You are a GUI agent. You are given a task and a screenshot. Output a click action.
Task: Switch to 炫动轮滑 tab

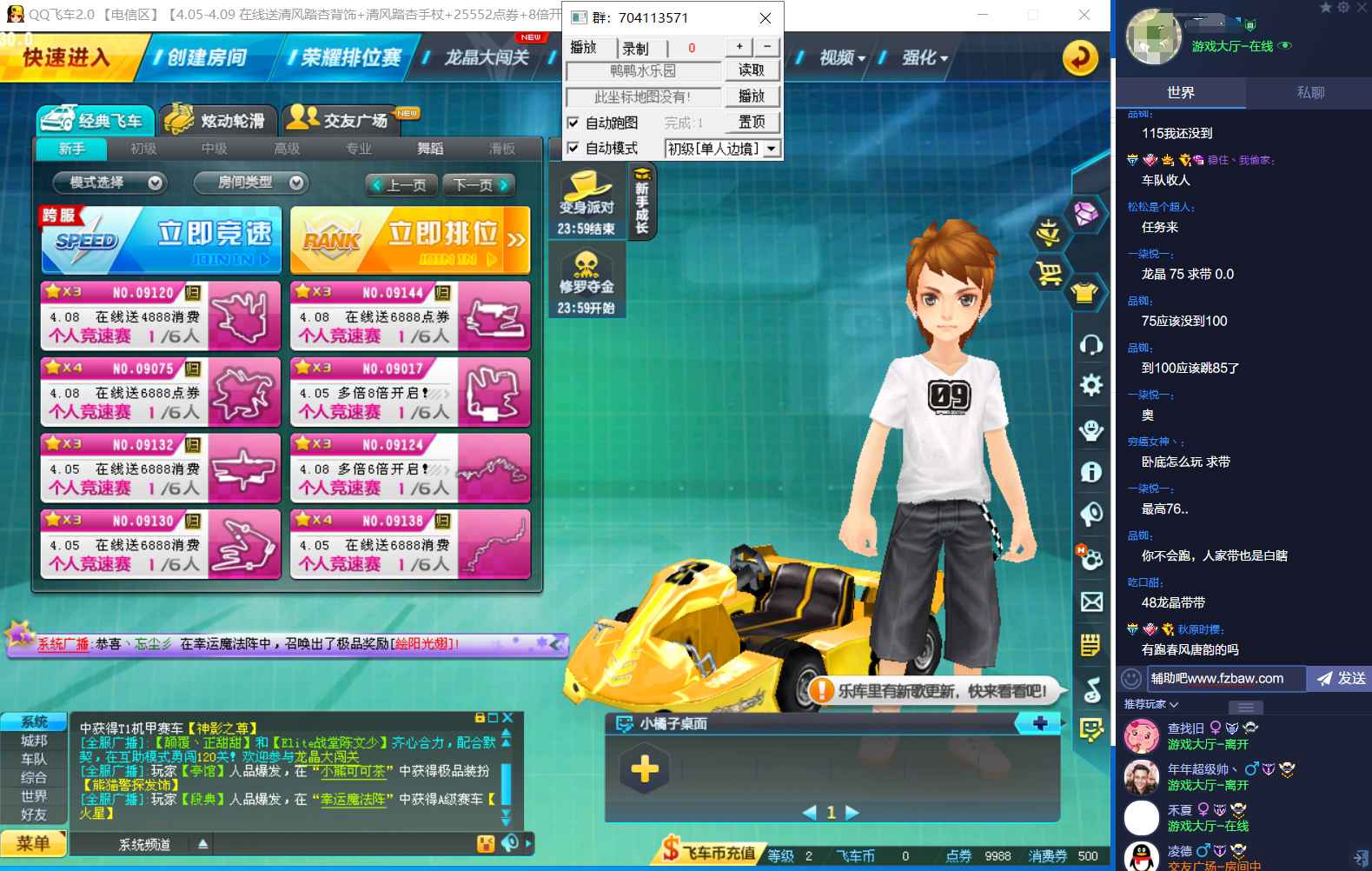click(218, 121)
